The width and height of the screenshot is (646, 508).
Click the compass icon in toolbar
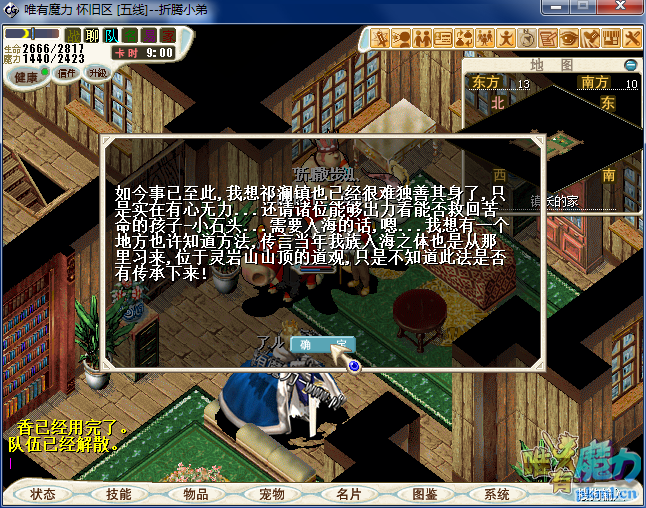(x=527, y=39)
